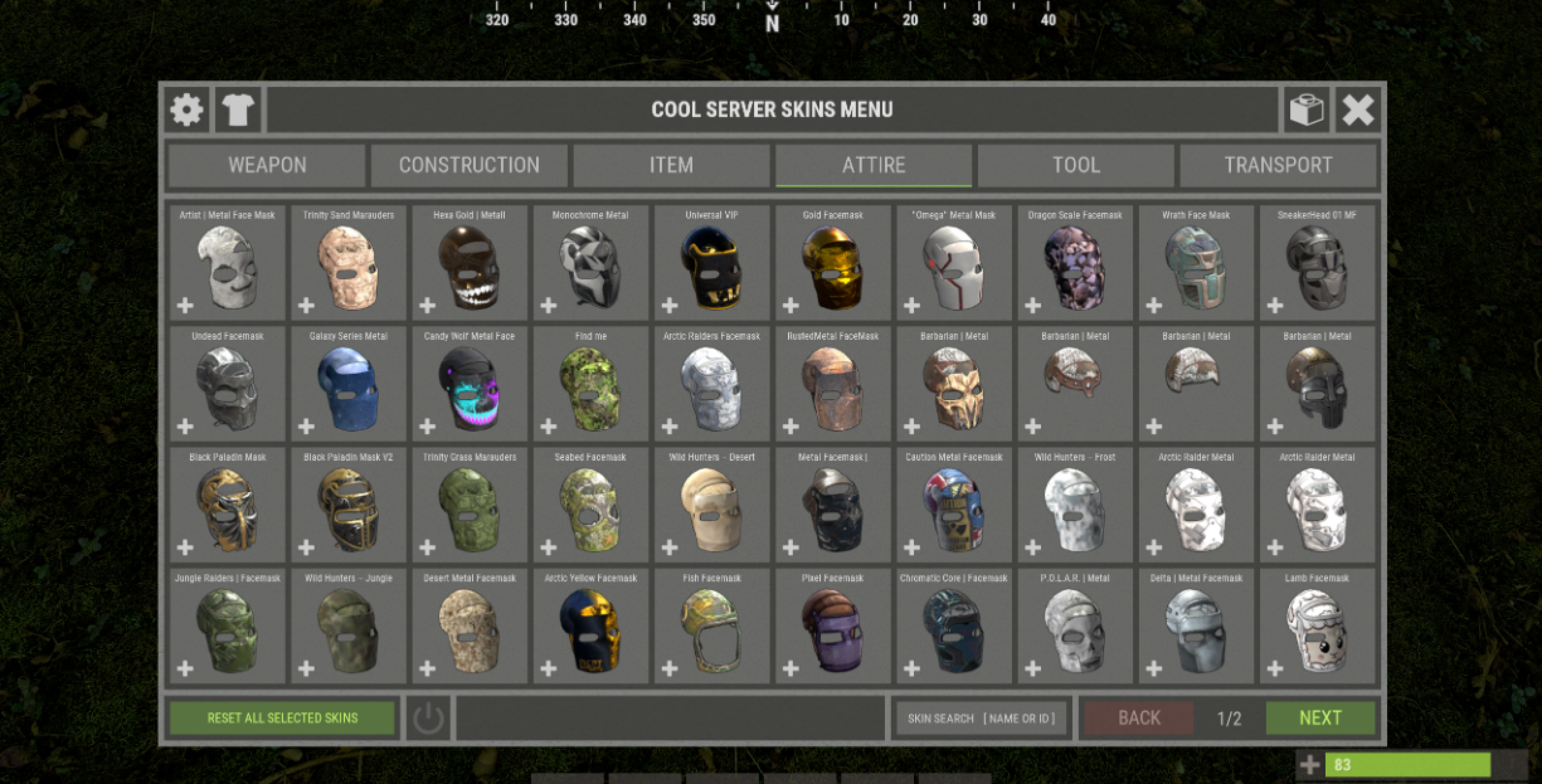Viewport: 1542px width, 784px height.
Task: Click the building block icon near the close button
Action: pyautogui.click(x=1307, y=109)
